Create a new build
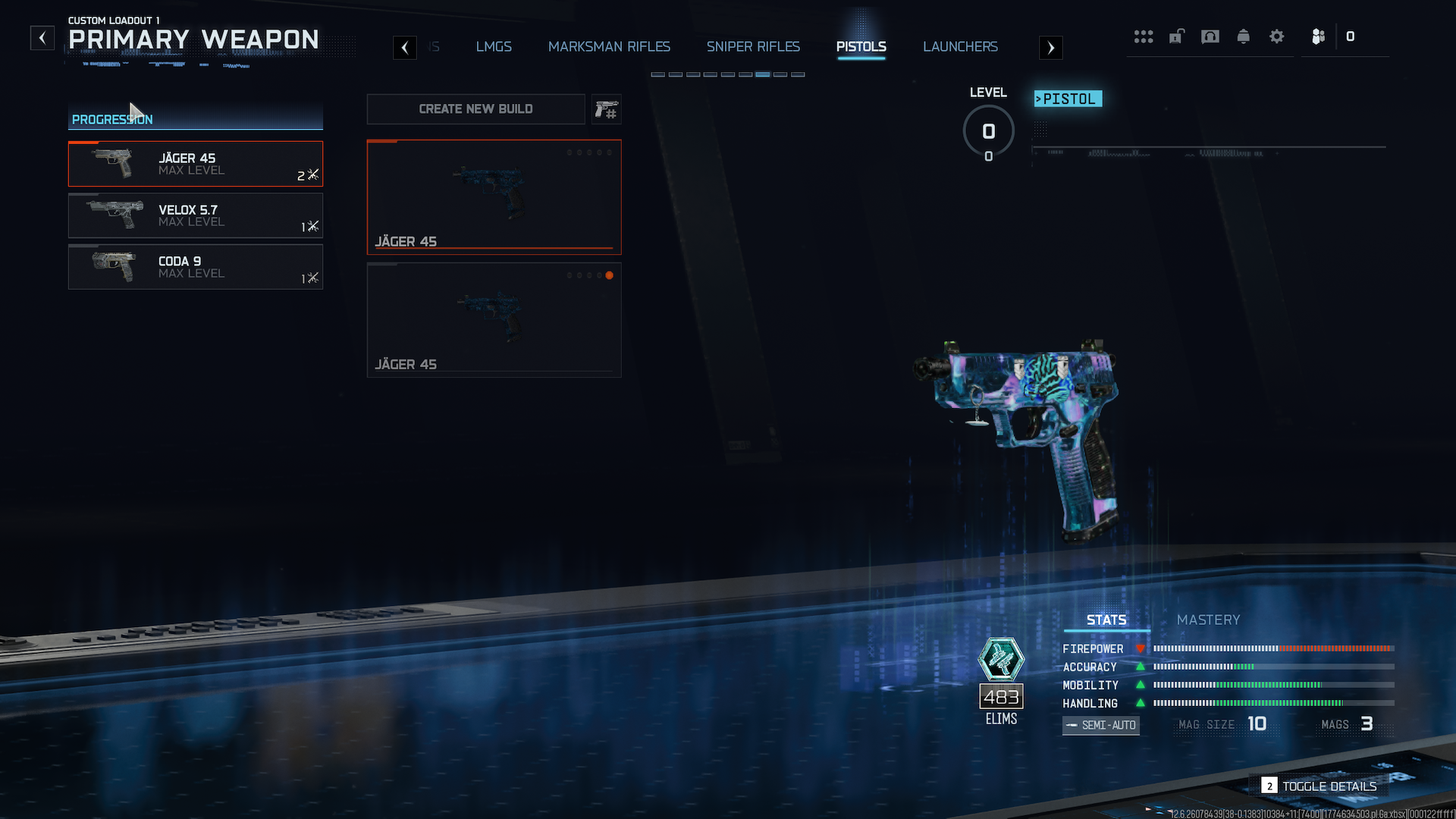 click(475, 109)
